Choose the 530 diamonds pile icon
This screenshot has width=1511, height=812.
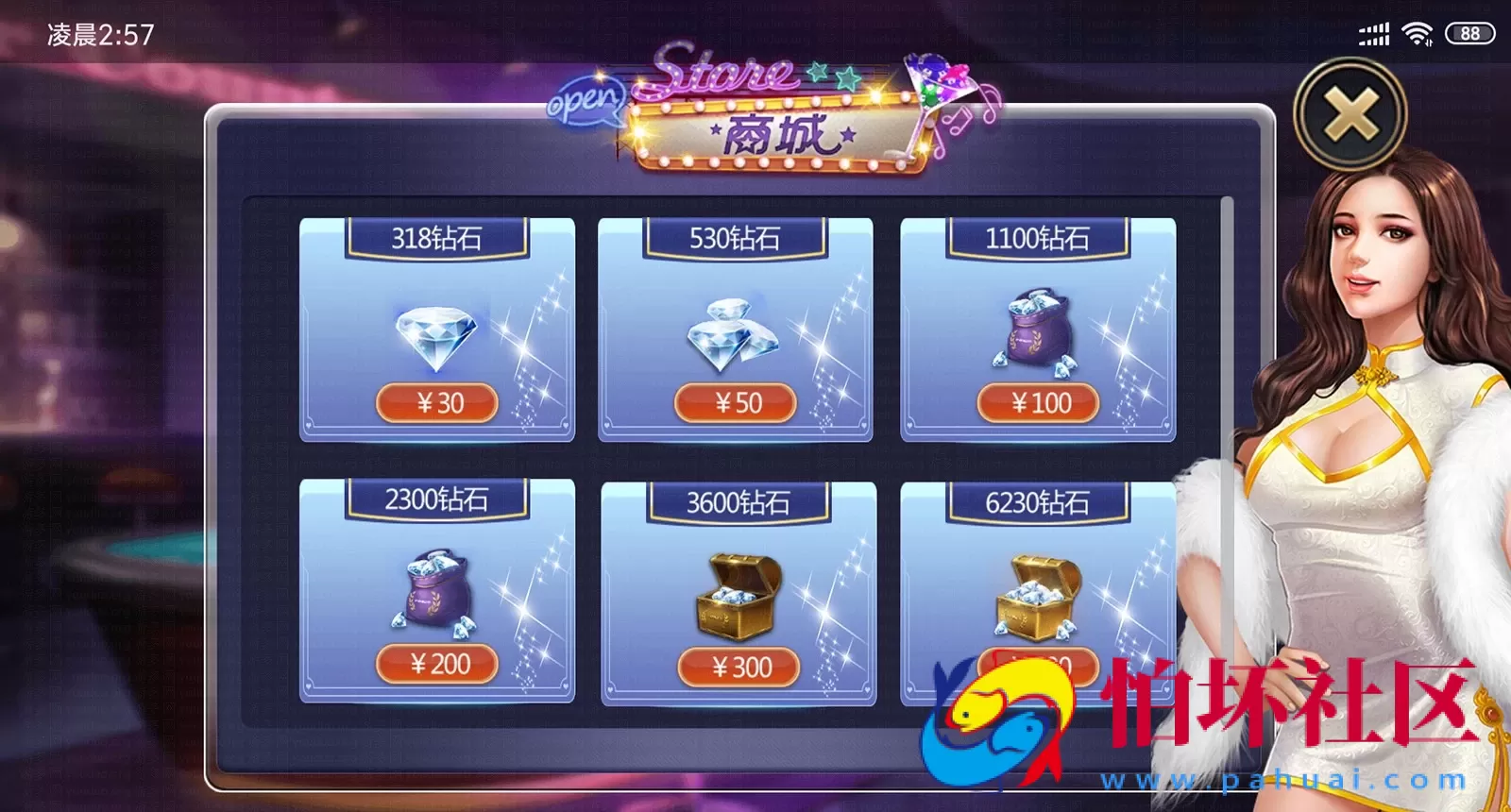coord(733,335)
